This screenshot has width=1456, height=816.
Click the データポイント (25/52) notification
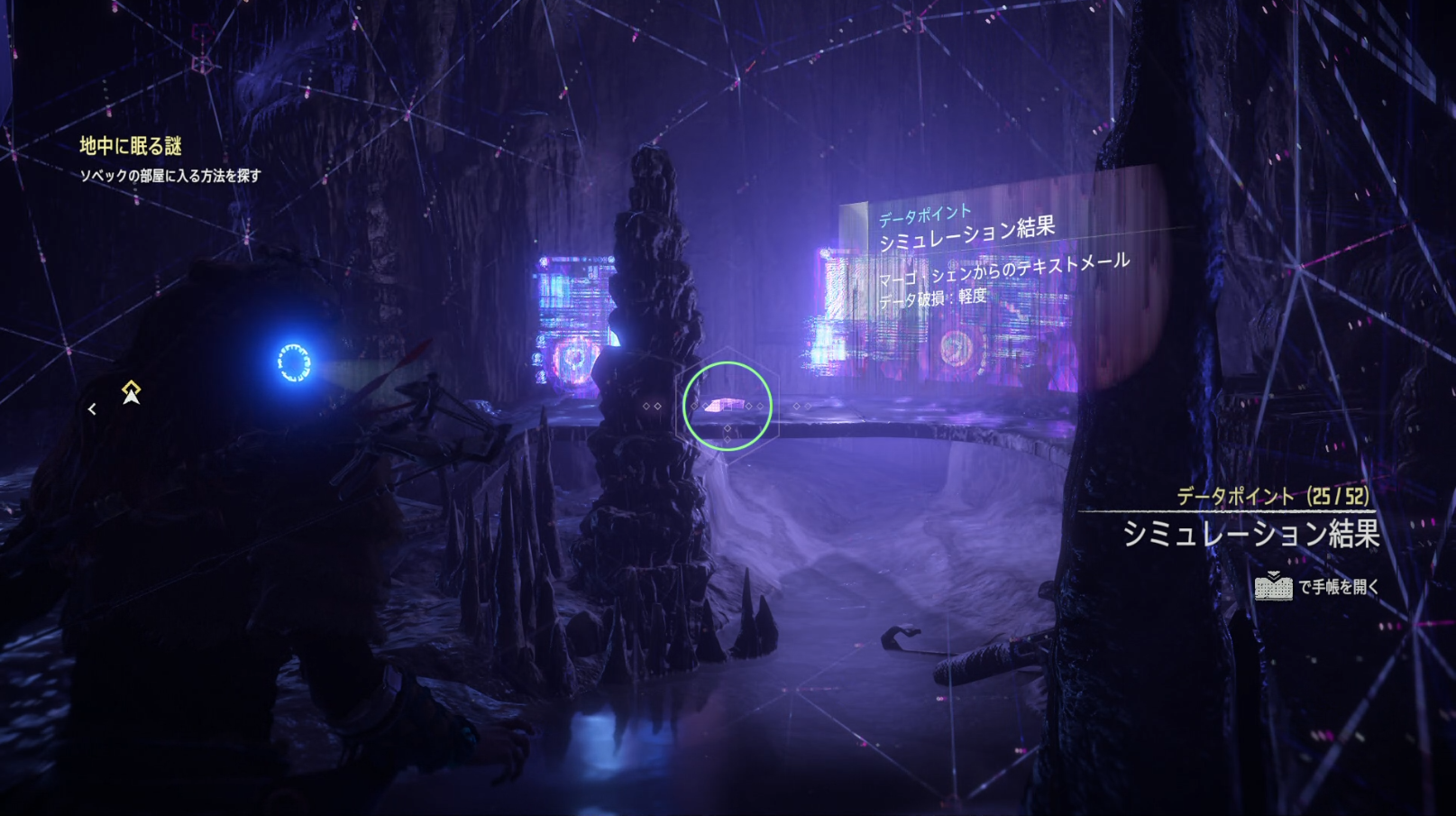[x=1271, y=496]
